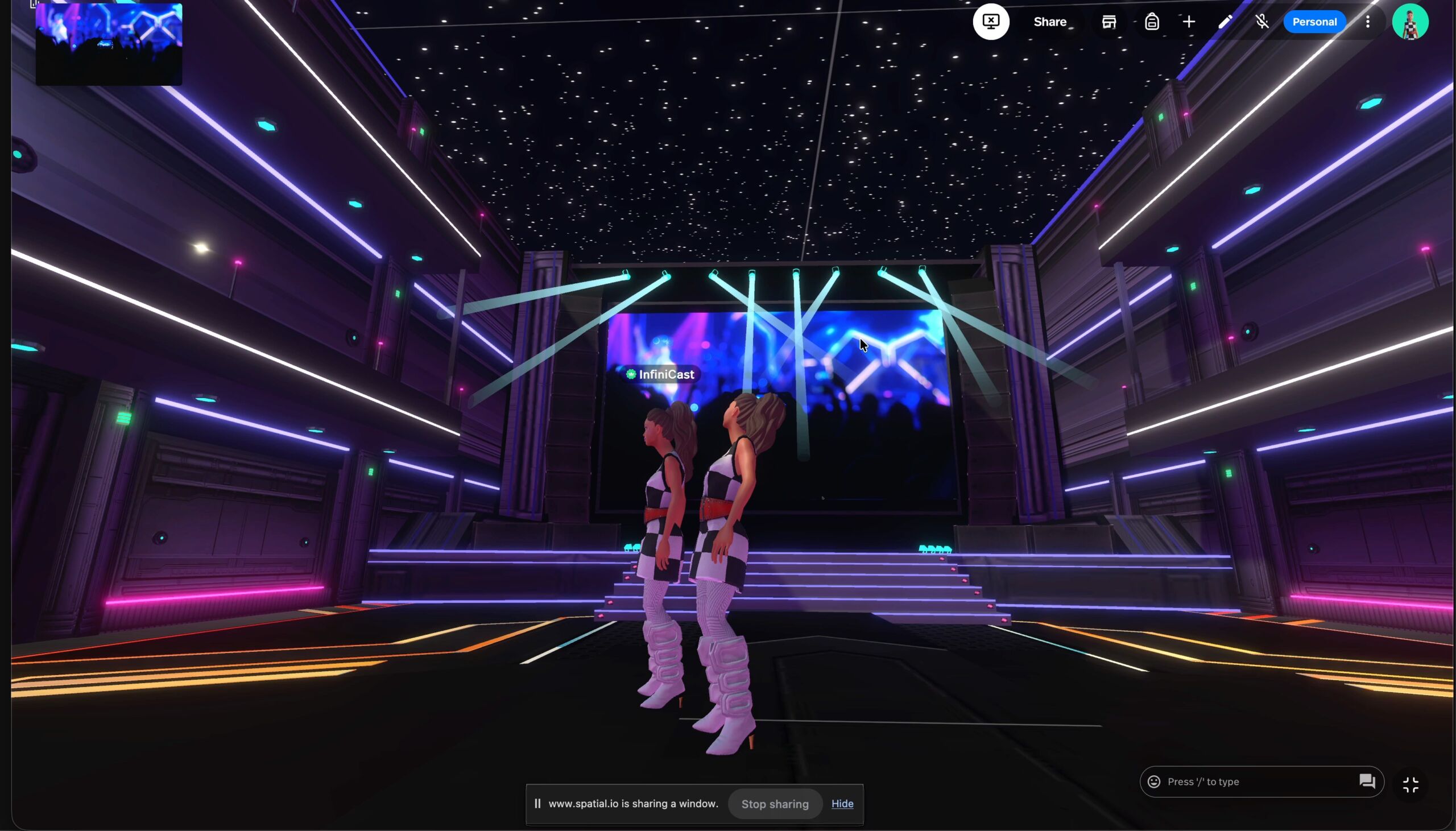Add new content using the plus icon
This screenshot has width=1456, height=831.
click(1189, 22)
